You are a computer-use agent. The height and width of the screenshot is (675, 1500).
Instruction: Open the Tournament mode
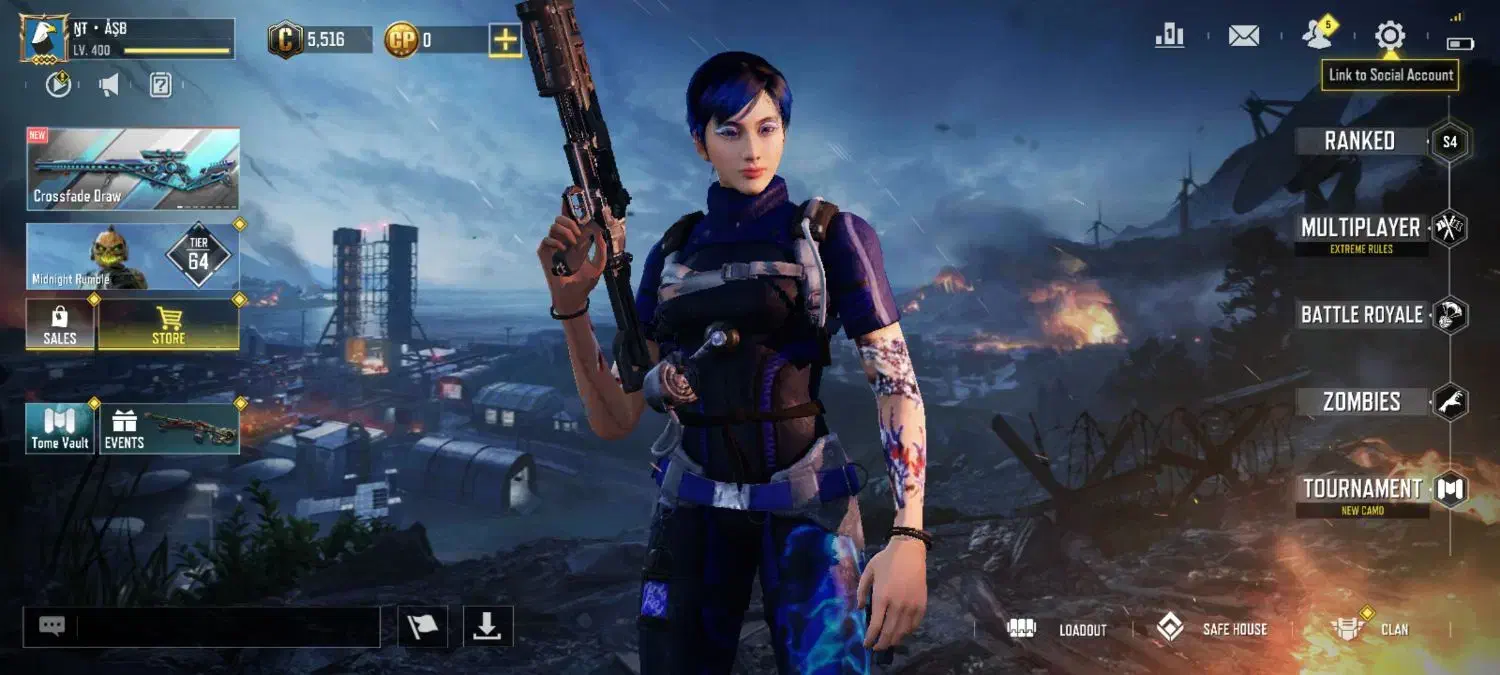pos(1362,489)
